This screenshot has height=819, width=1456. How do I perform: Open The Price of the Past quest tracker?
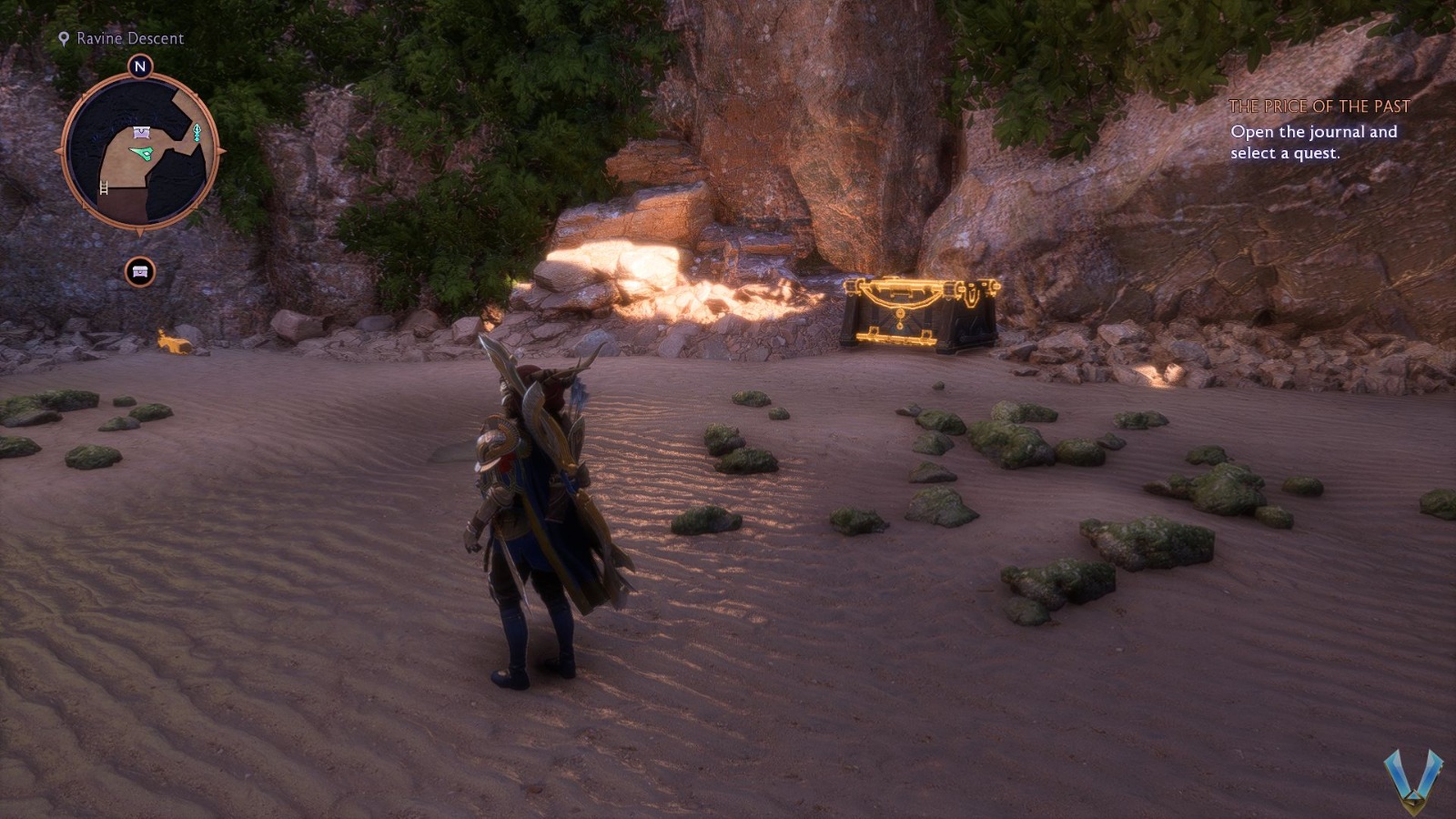[x=1319, y=106]
